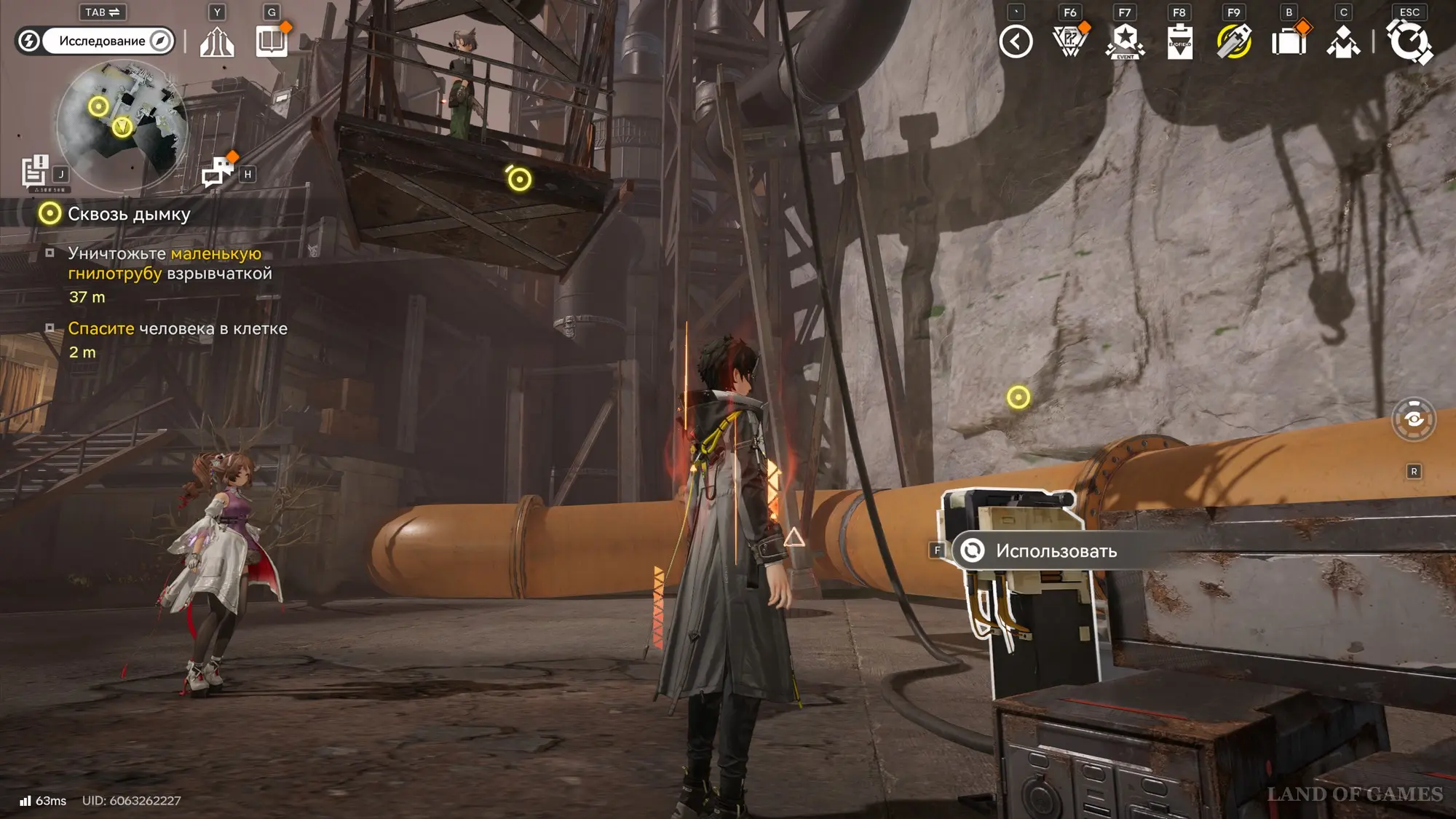Open the quest log icon beside the minimap
The width and height of the screenshot is (1456, 819).
pos(35,172)
